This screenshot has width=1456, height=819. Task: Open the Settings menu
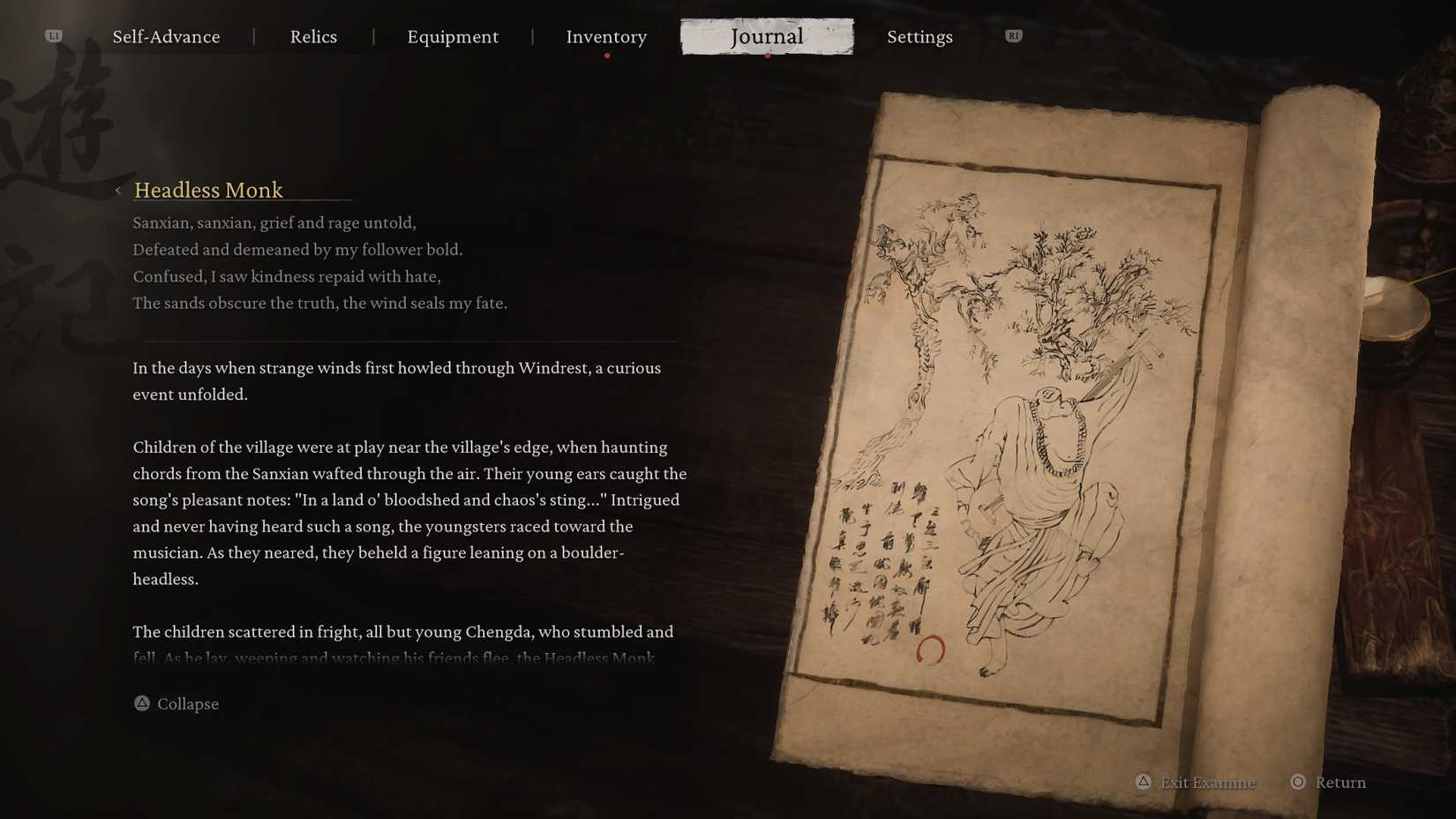[919, 37]
